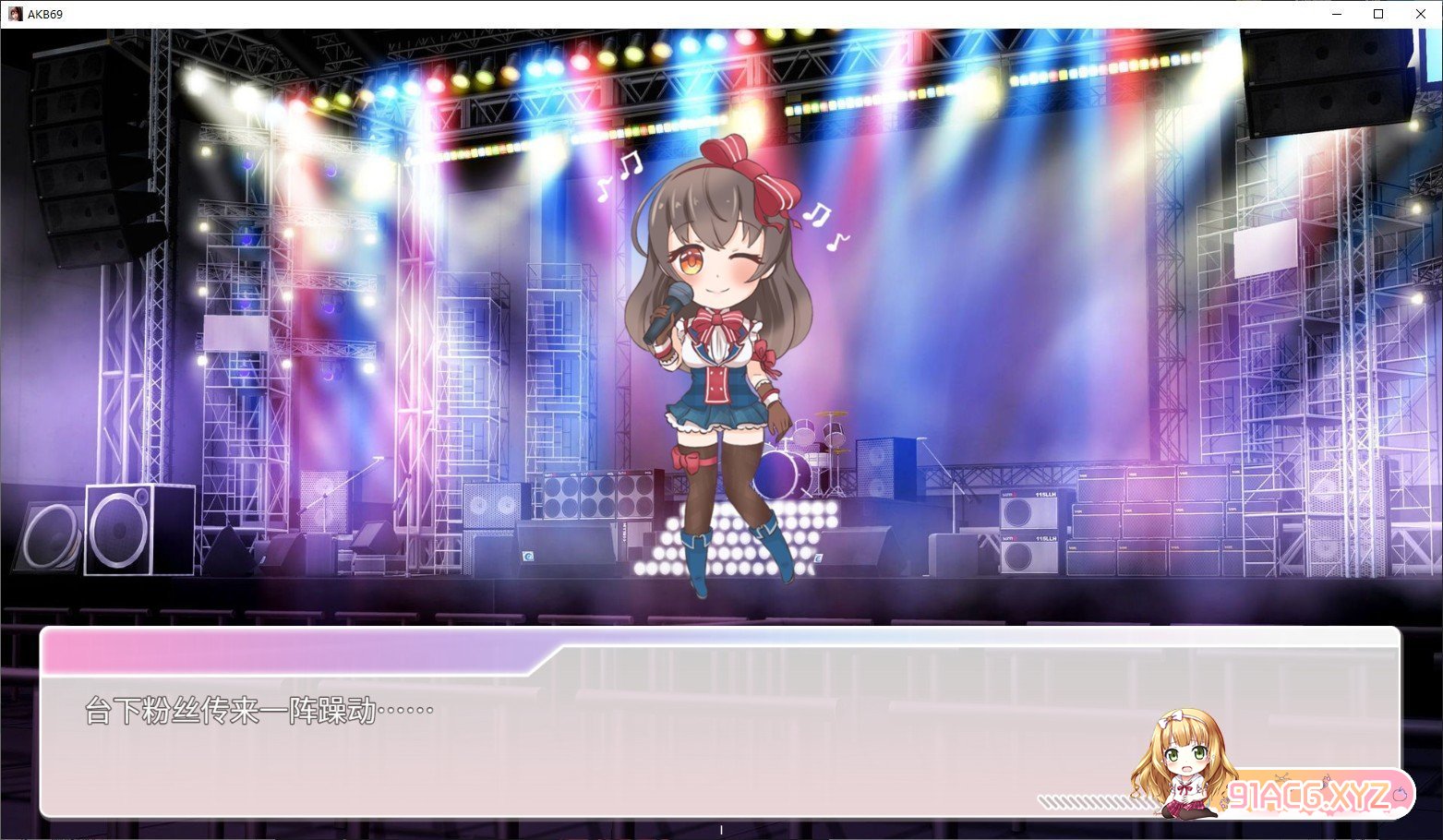1443x840 pixels.
Task: Minimize the AKB69 window
Action: (1336, 14)
